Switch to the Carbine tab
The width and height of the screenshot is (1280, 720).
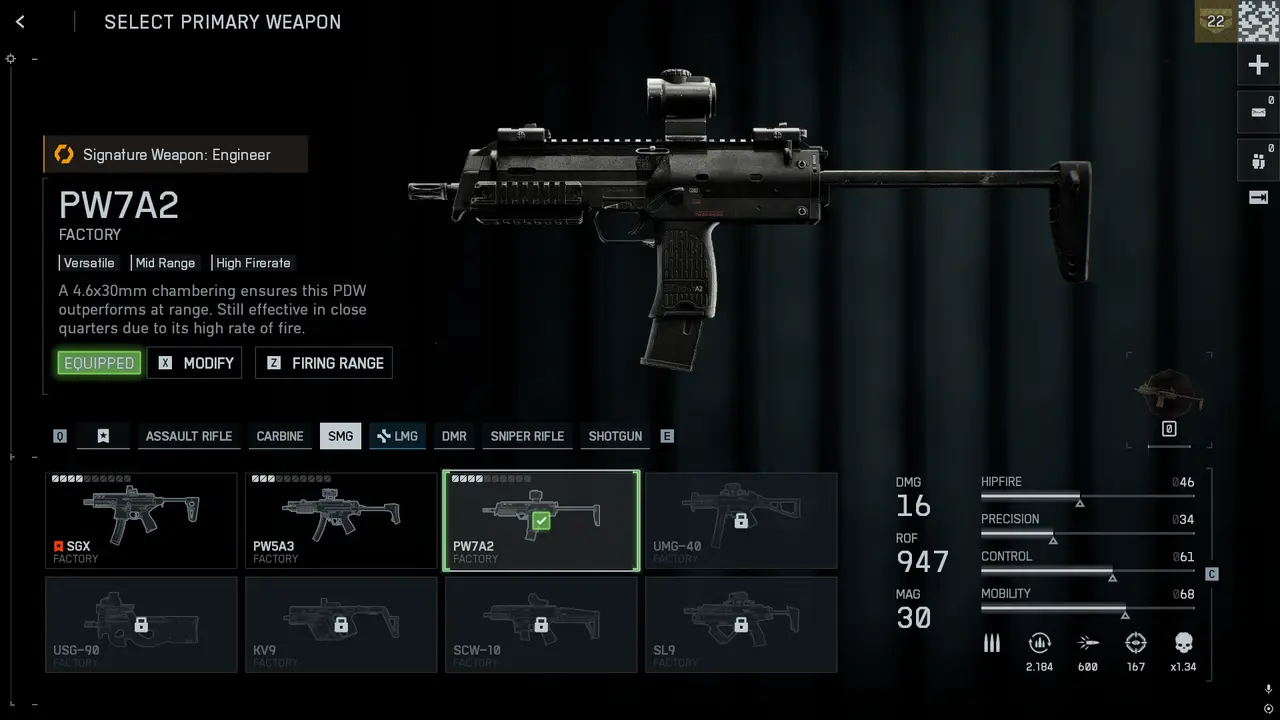point(280,436)
